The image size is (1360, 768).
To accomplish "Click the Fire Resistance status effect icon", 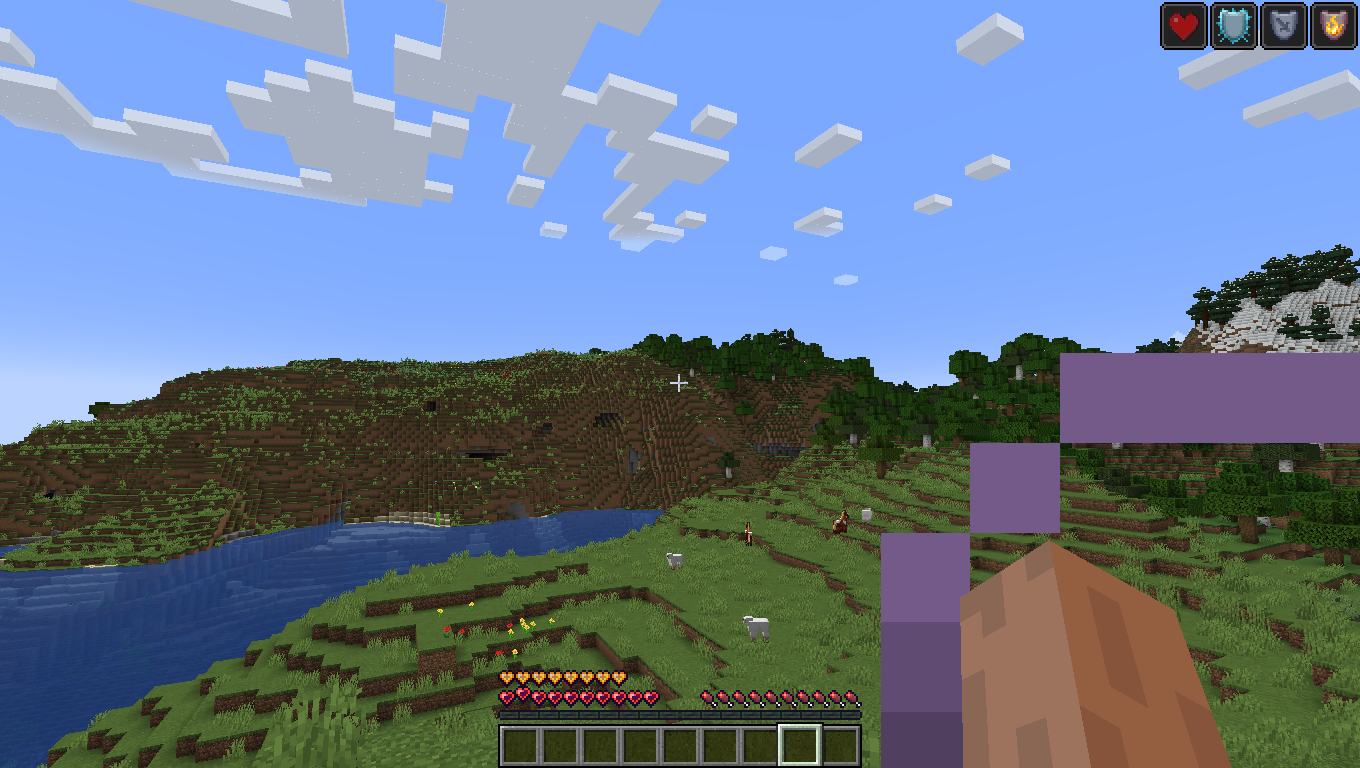I will coord(1333,26).
